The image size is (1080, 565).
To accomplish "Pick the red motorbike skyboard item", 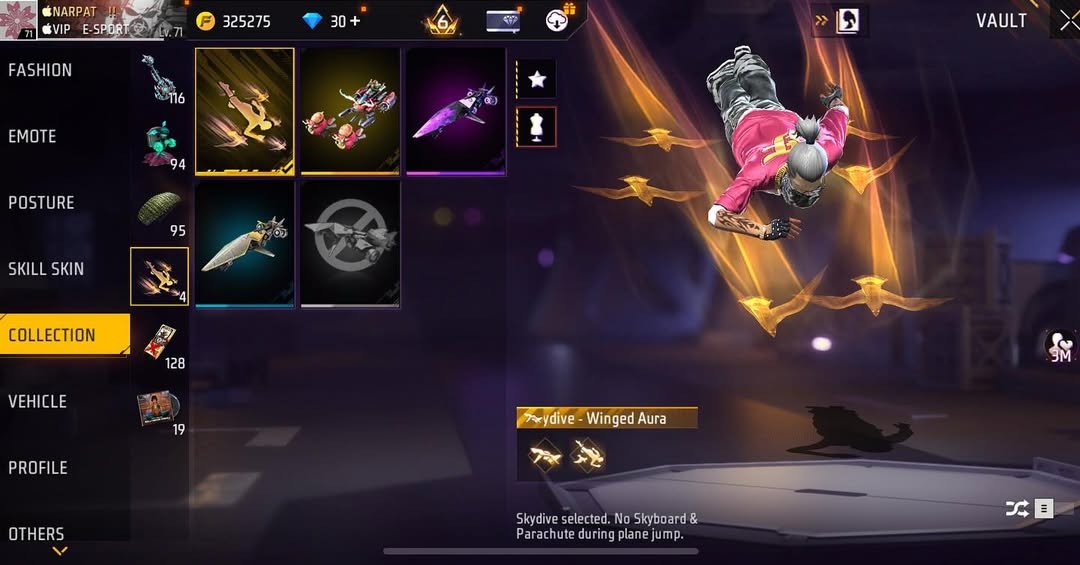I will tap(350, 111).
